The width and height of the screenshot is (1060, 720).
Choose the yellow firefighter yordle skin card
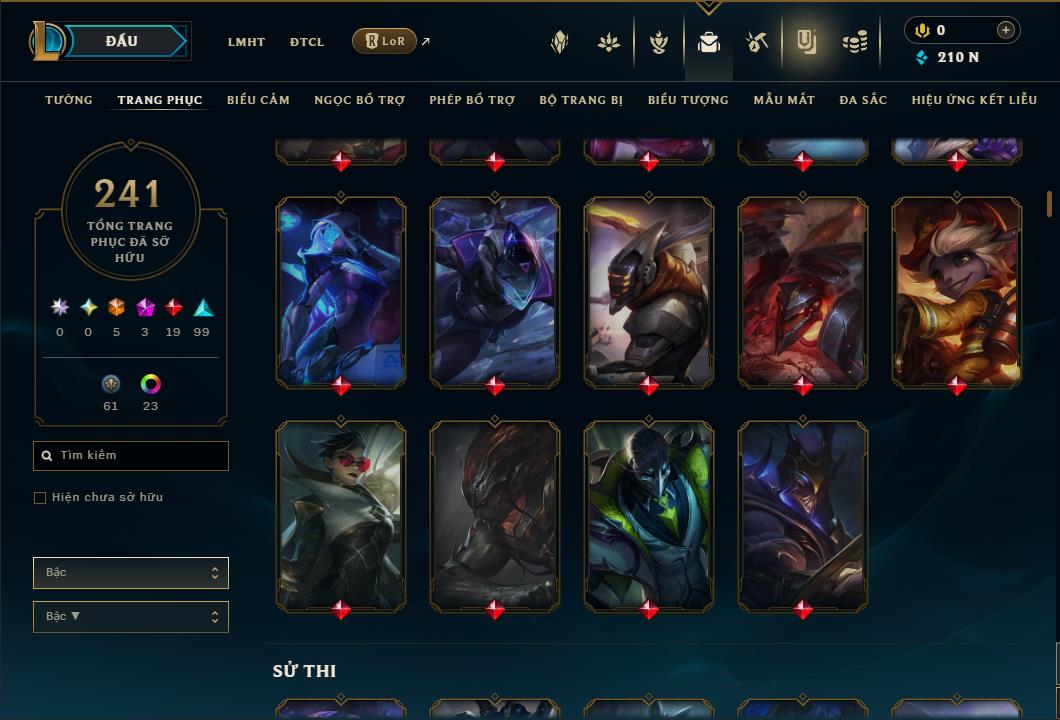click(x=957, y=290)
